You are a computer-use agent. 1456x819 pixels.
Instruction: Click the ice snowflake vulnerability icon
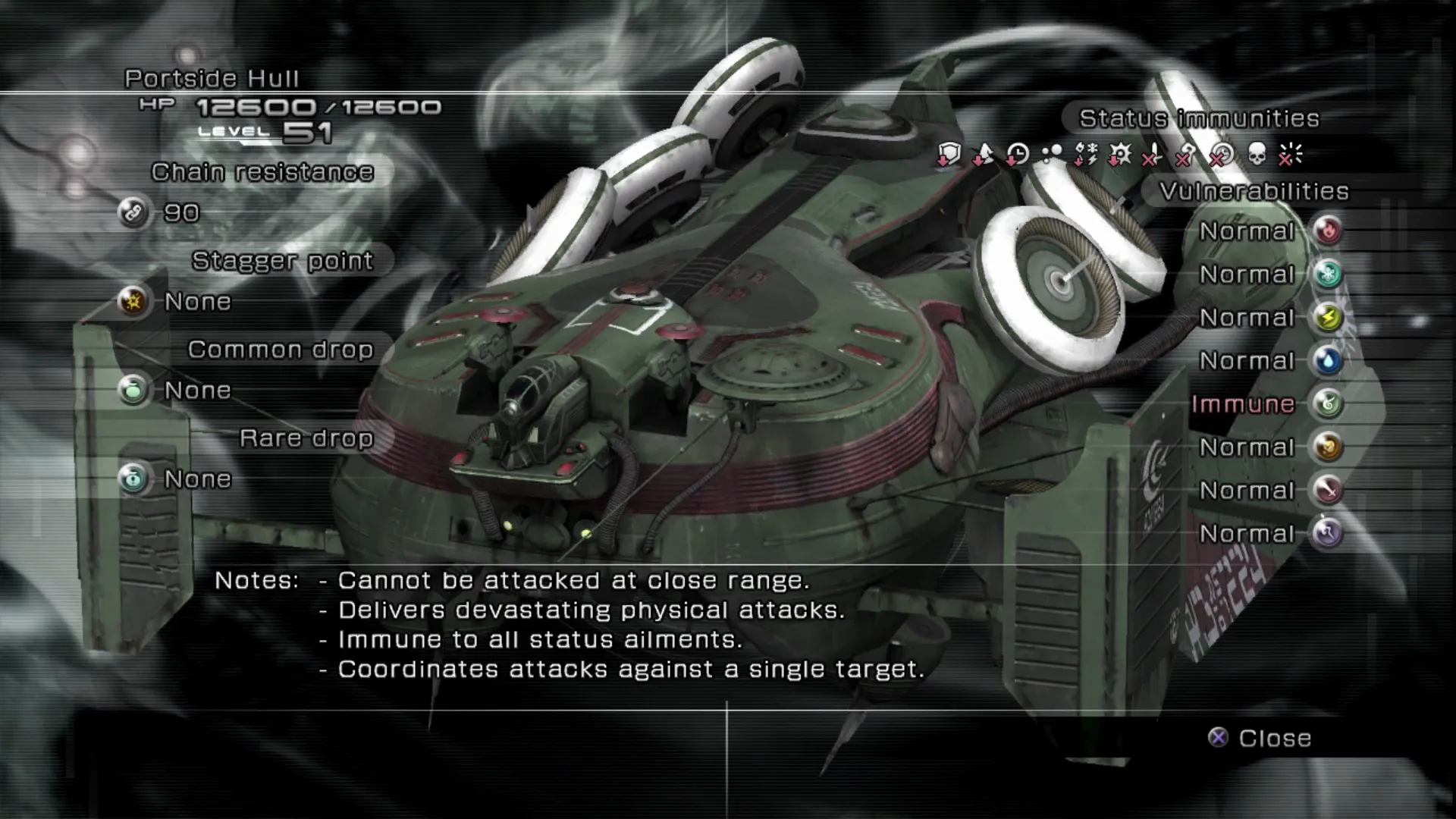pyautogui.click(x=1328, y=274)
